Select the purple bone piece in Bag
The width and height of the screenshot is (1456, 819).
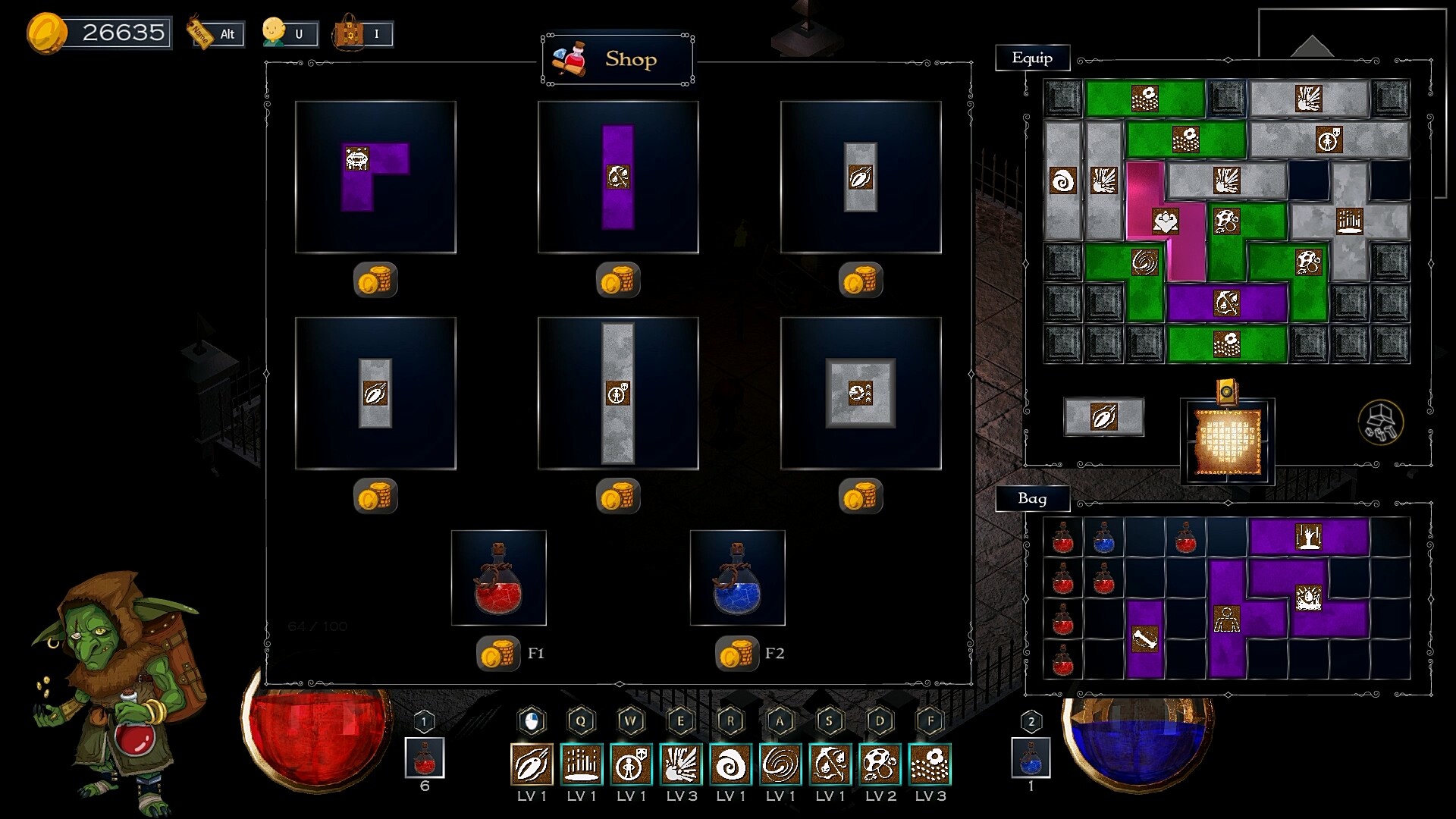tap(1144, 639)
